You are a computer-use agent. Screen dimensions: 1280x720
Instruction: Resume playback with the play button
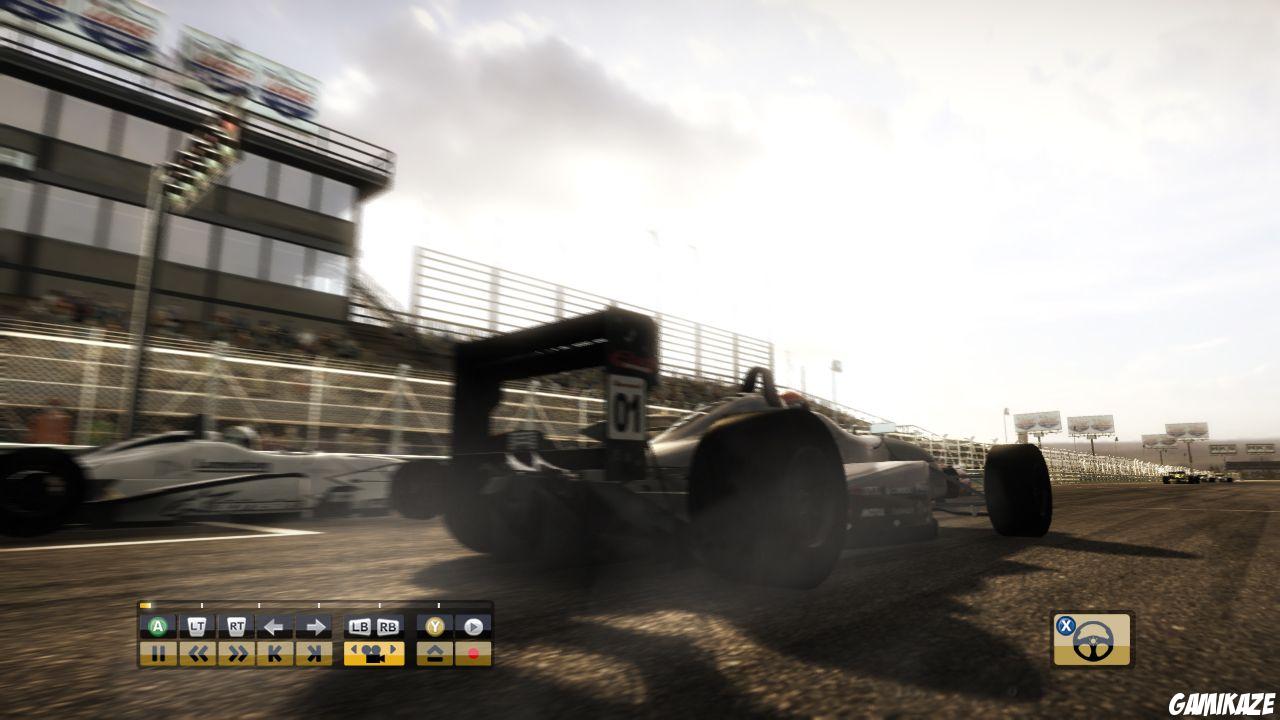[475, 624]
